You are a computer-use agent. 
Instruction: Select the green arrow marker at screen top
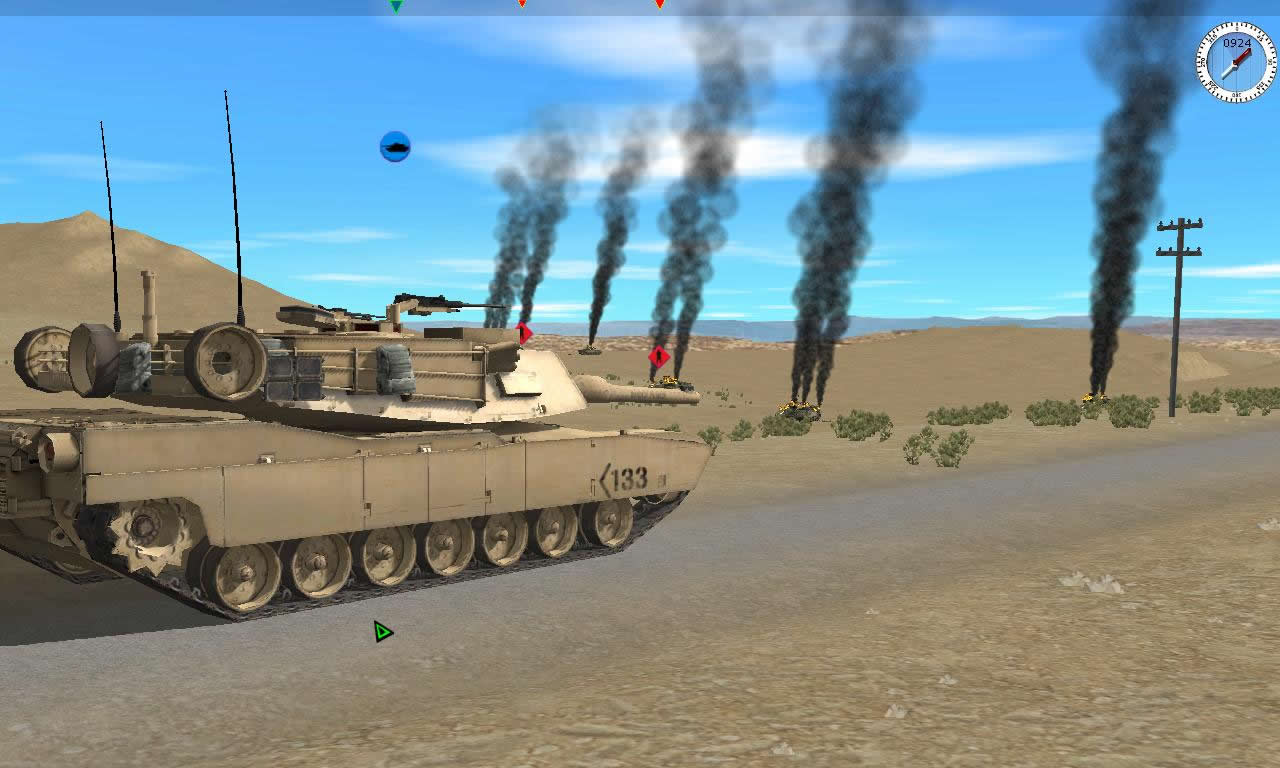coord(398,7)
